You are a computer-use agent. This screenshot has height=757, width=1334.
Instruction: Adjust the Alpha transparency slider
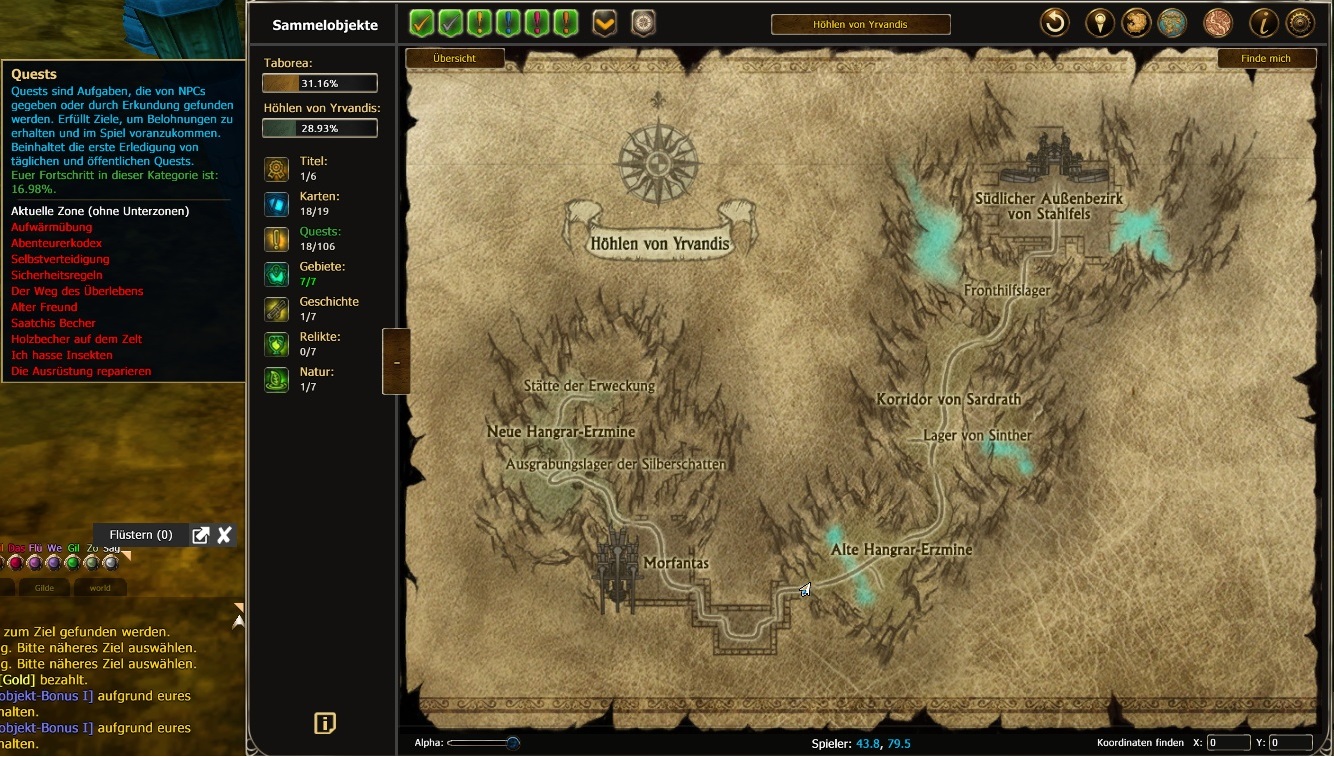pos(512,743)
